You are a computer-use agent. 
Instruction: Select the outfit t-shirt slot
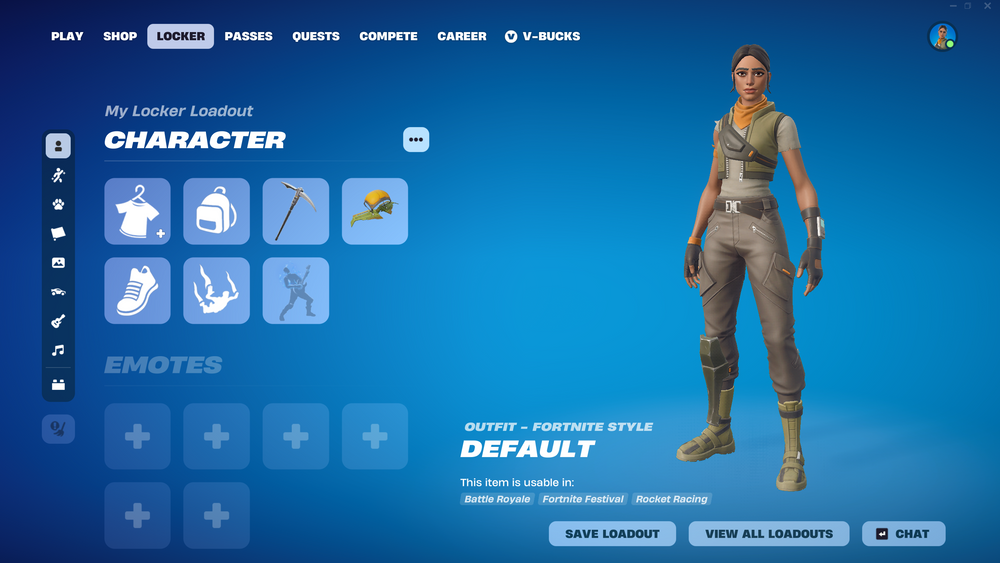click(137, 211)
